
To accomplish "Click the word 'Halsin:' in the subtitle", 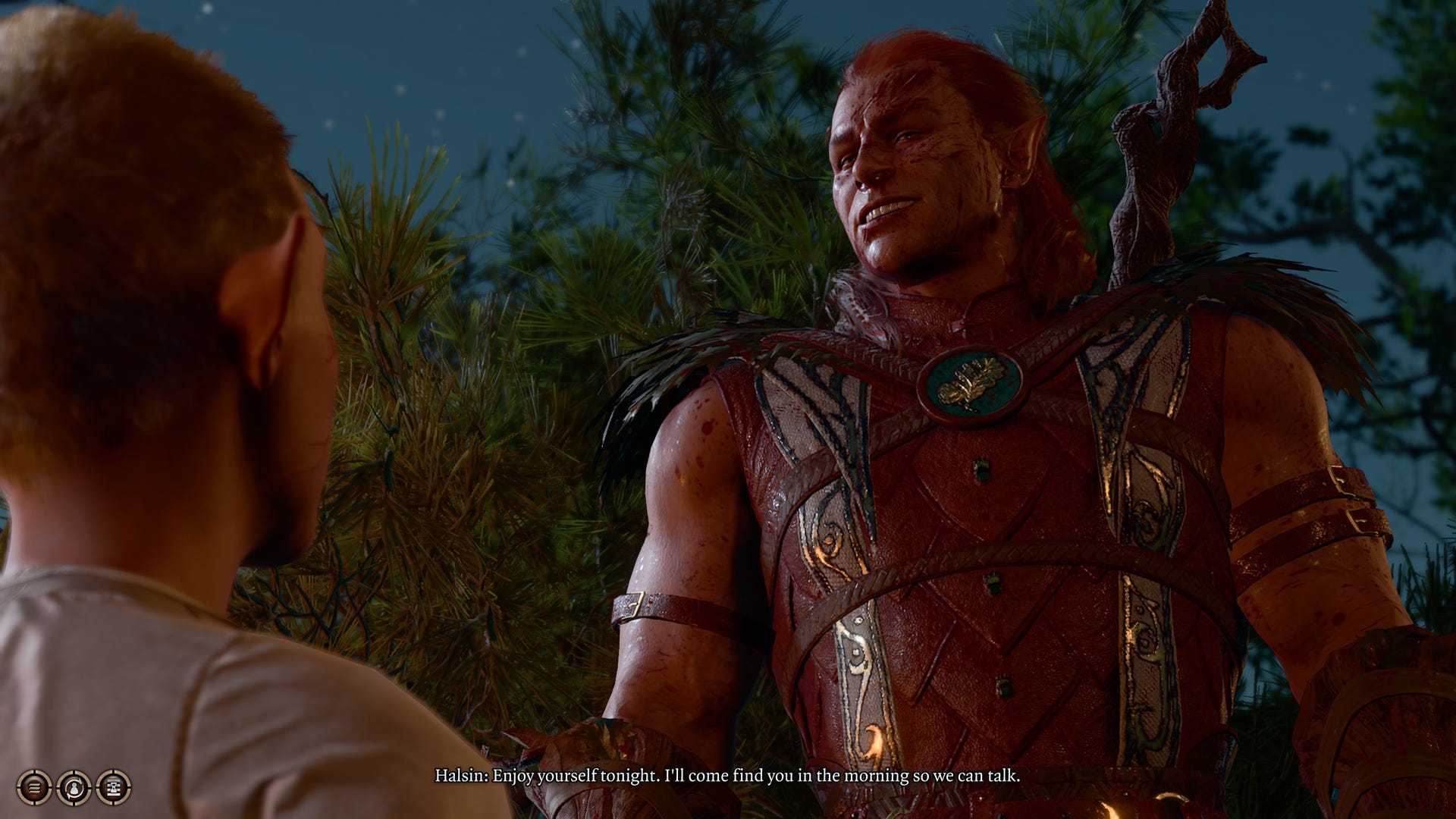I will (x=461, y=777).
